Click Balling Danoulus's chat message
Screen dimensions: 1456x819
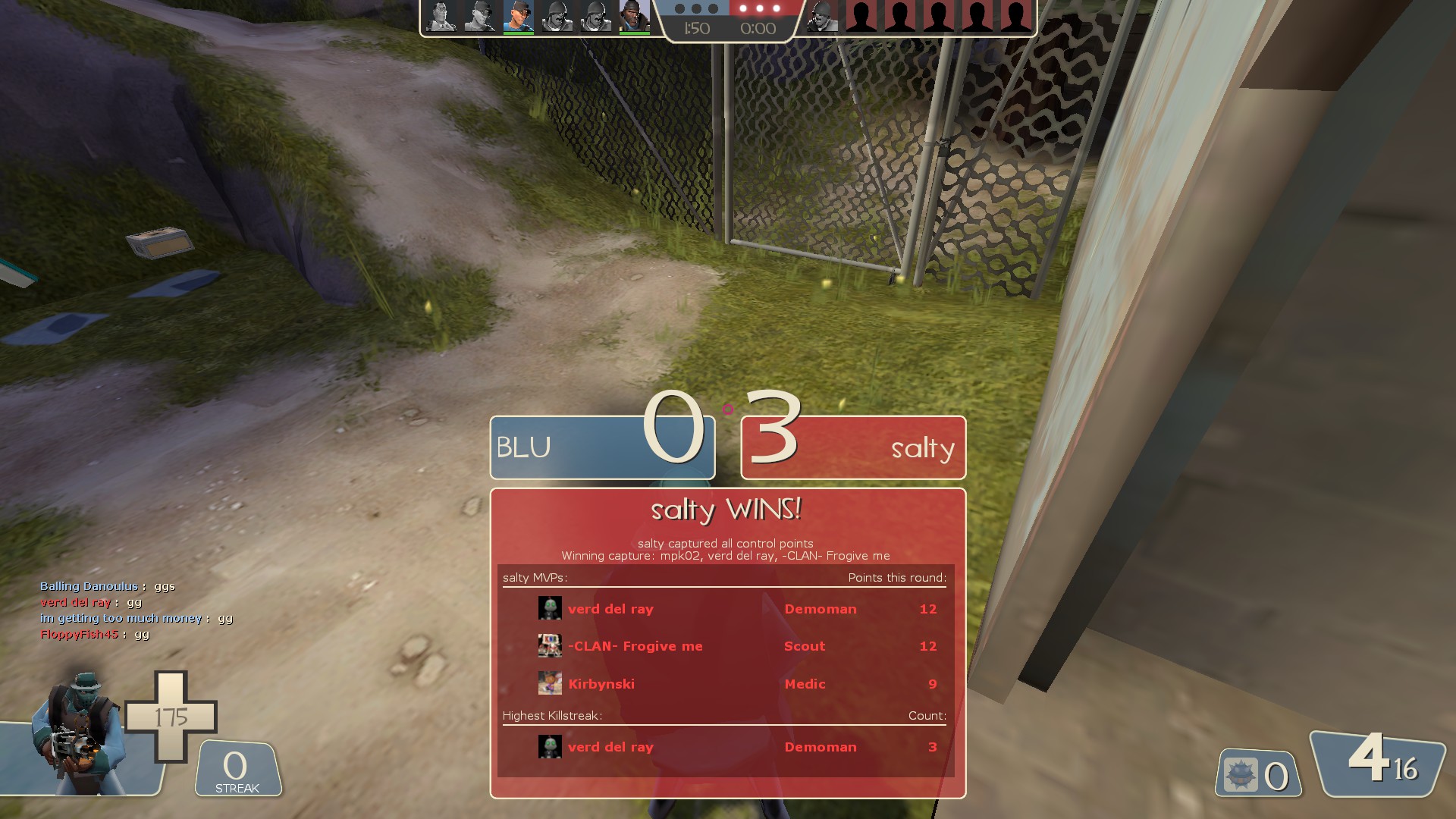[108, 586]
